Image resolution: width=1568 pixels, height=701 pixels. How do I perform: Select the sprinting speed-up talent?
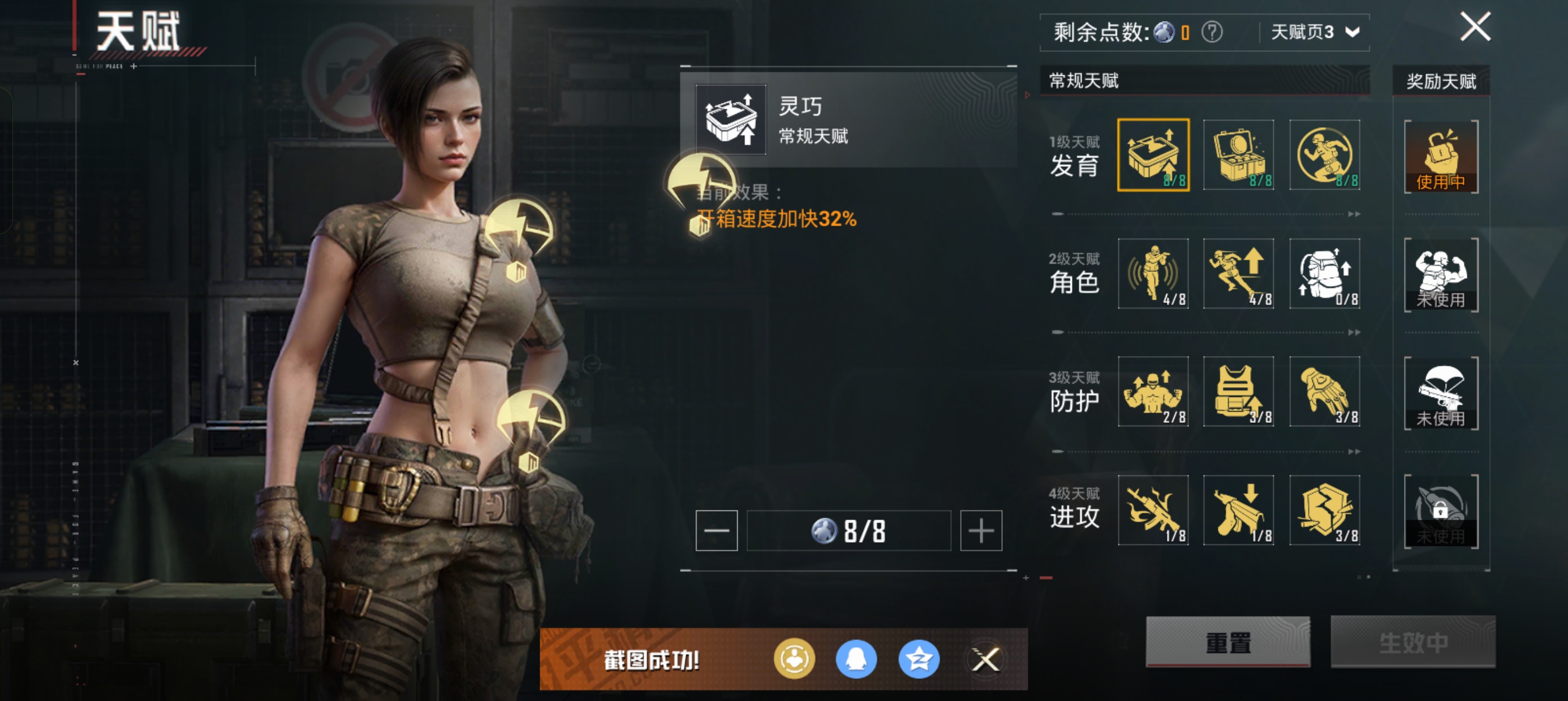[x=1238, y=273]
